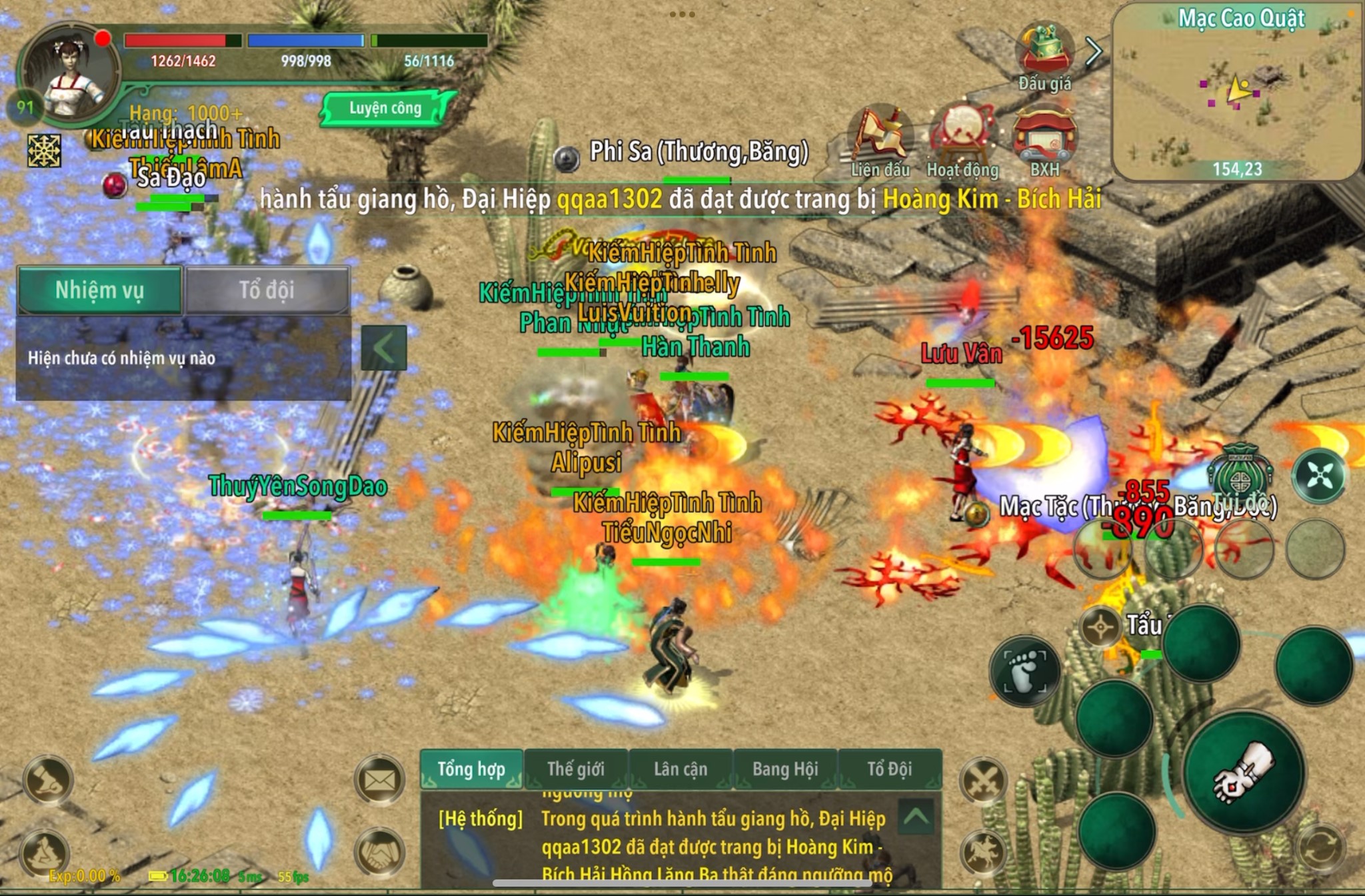Select the Thế giới chat tab
This screenshot has width=1365, height=896.
tap(576, 769)
